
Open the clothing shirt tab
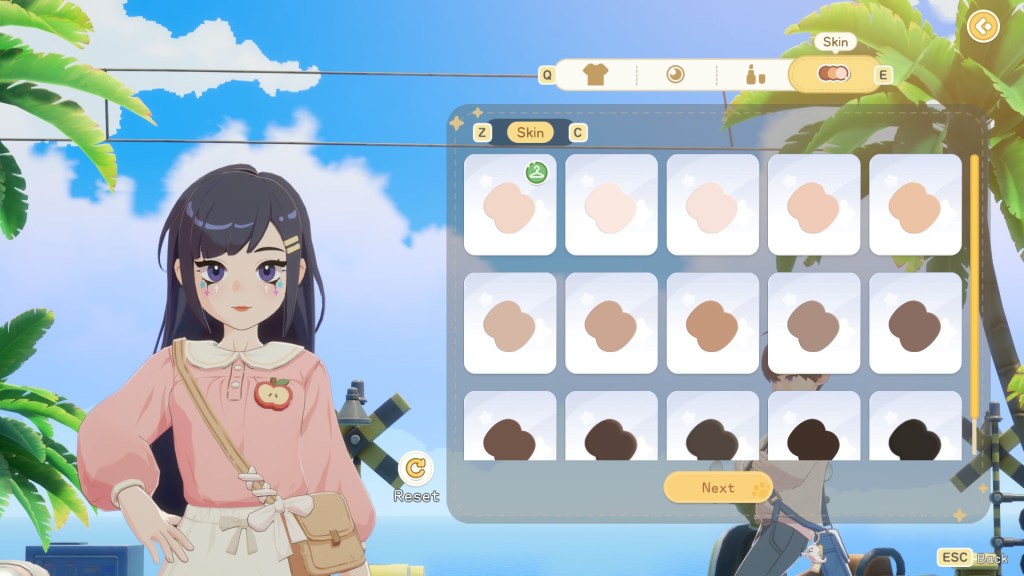pyautogui.click(x=595, y=74)
